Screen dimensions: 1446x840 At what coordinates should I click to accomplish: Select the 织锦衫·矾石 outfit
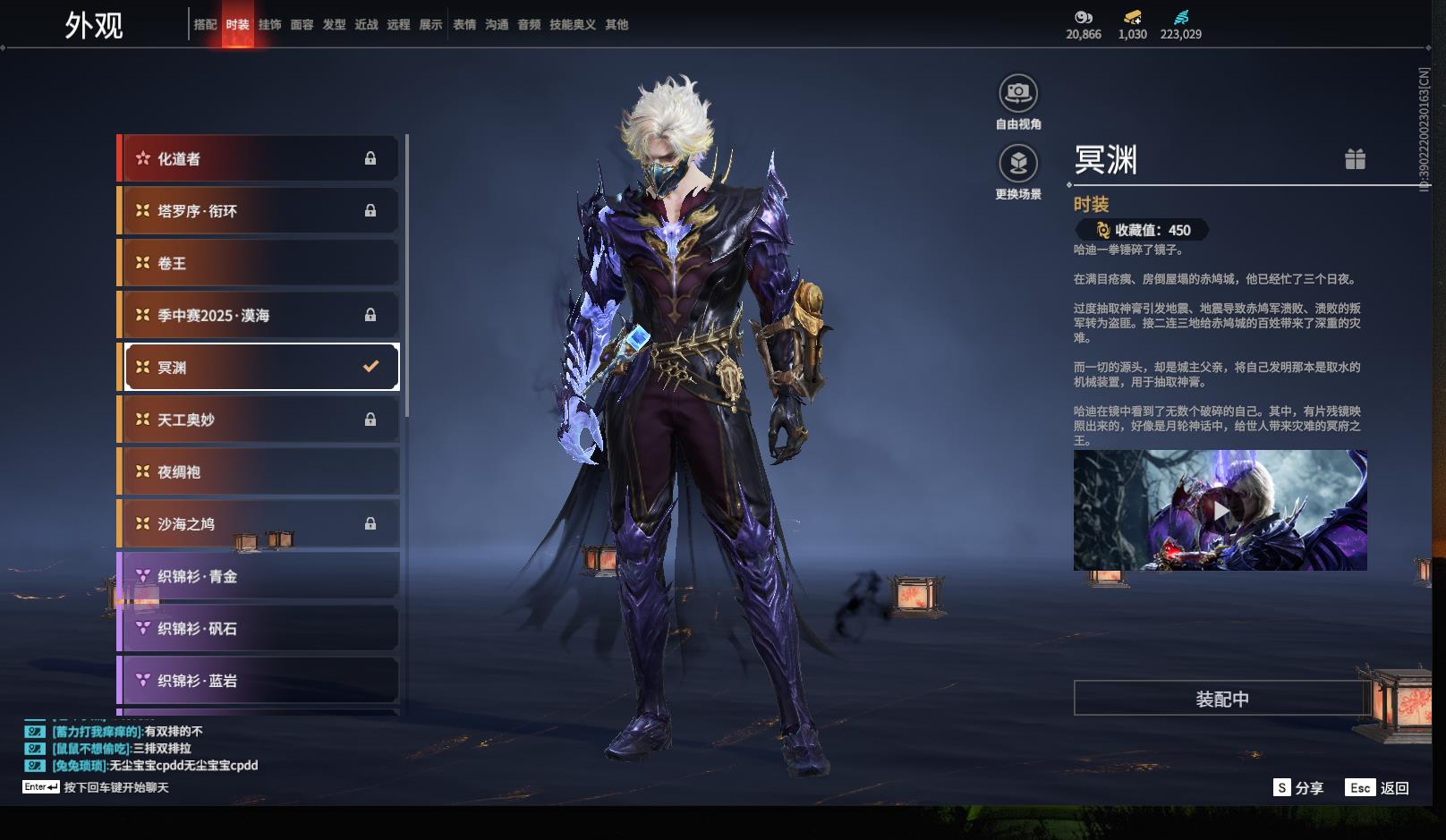pyautogui.click(x=259, y=629)
